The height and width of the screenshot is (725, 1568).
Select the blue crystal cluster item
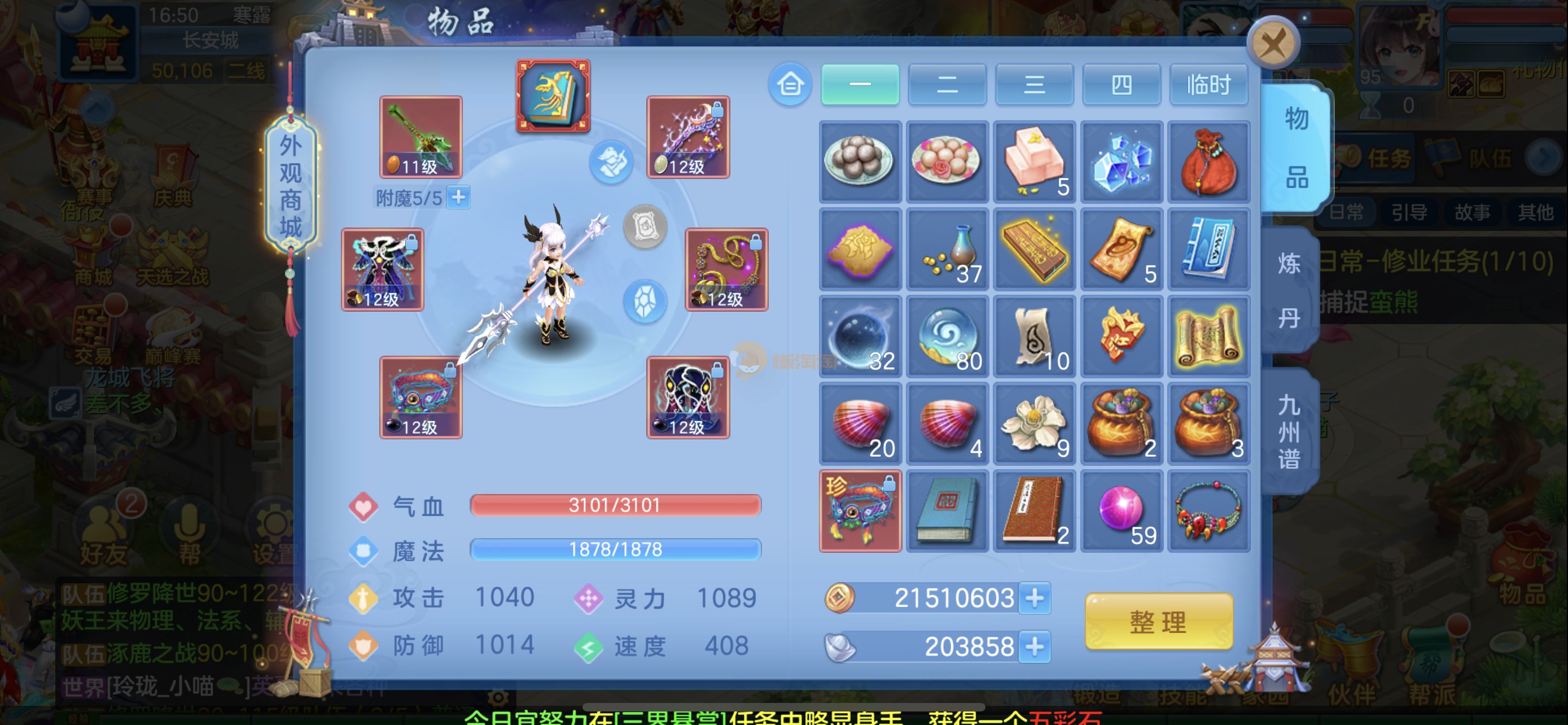point(1121,162)
